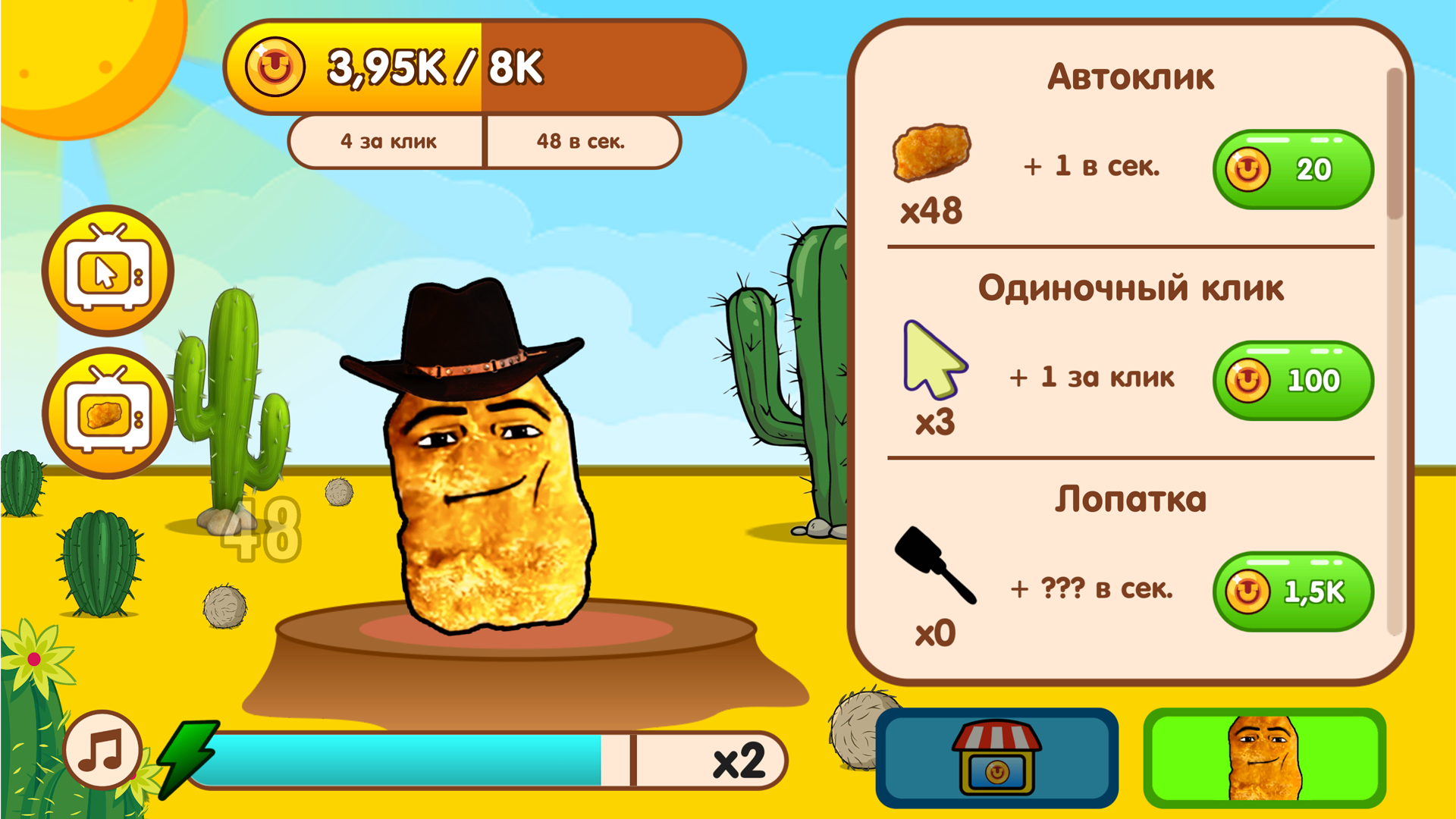The image size is (1456, 819).
Task: Open the nugget TV reward ad
Action: (x=108, y=412)
